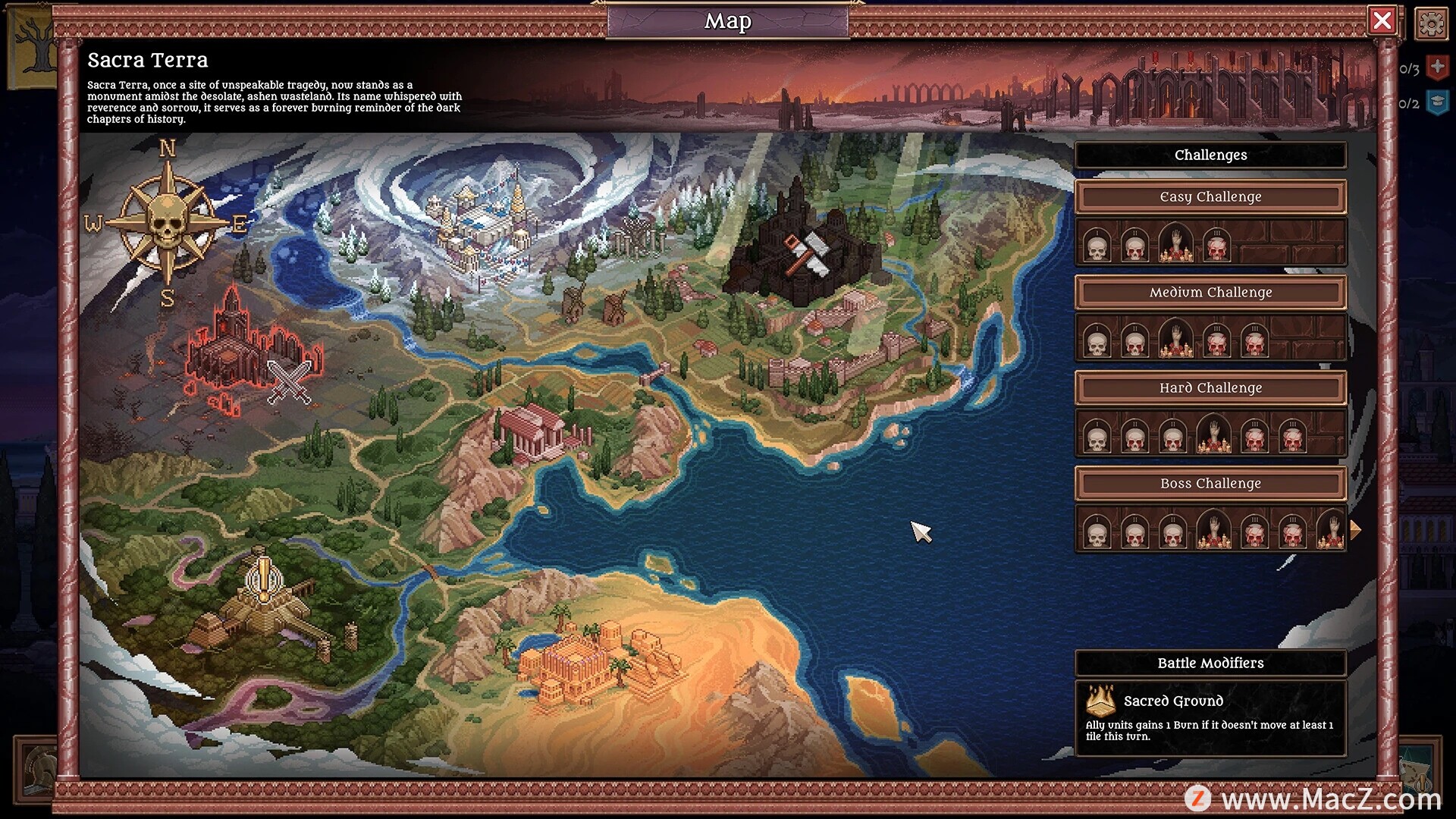Viewport: 1456px width, 819px height.
Task: Select the Easy Challenge button
Action: pyautogui.click(x=1210, y=197)
